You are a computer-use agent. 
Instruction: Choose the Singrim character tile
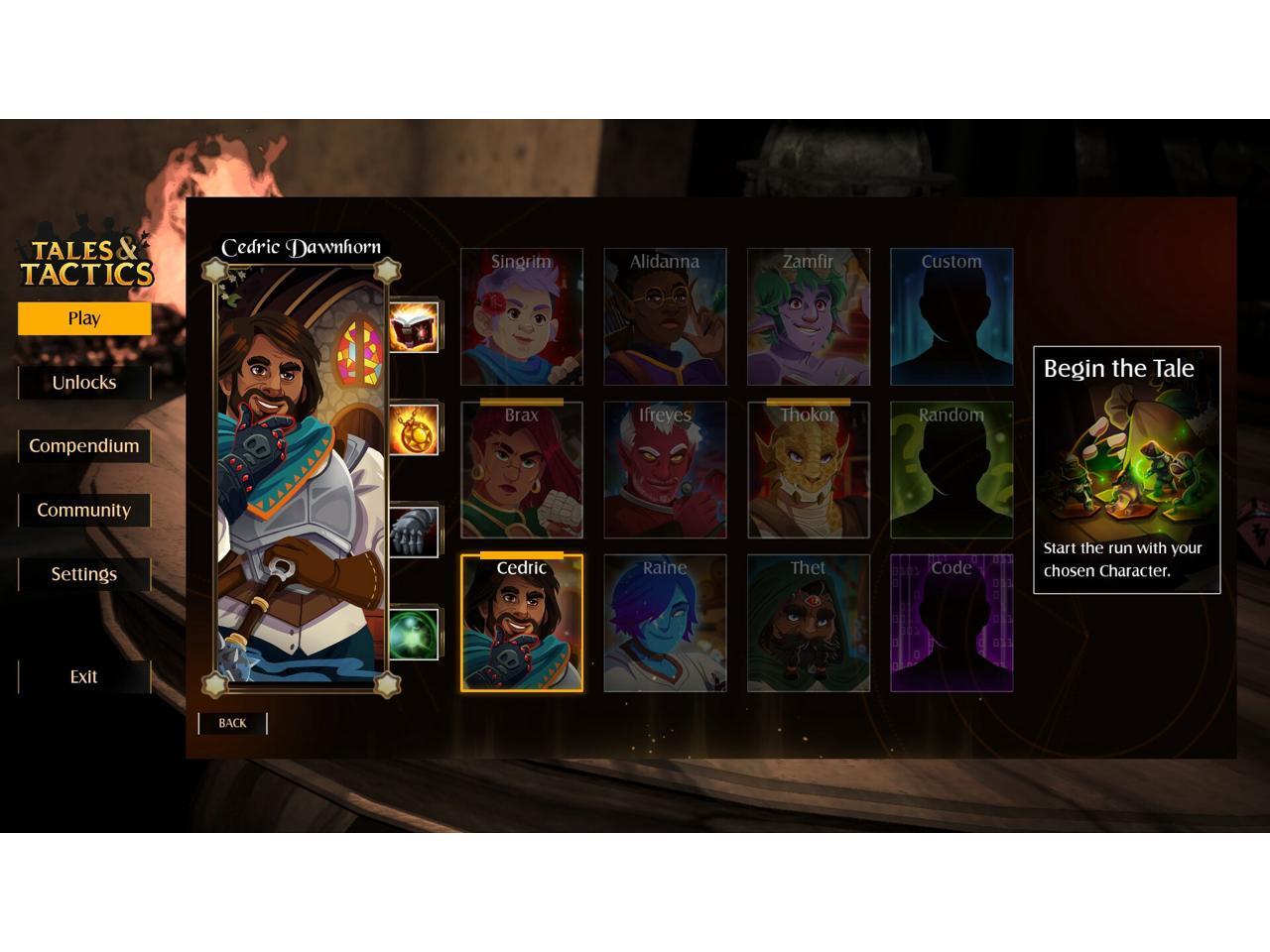(x=522, y=317)
